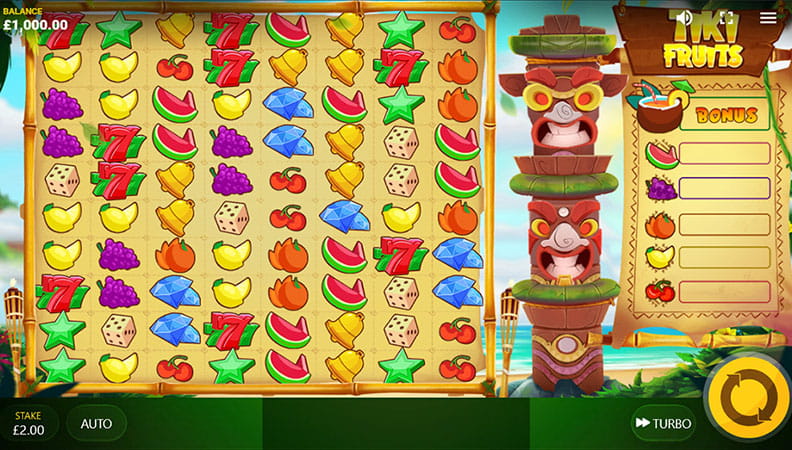The image size is (792, 450).
Task: Toggle fullscreen mode
Action: click(727, 18)
